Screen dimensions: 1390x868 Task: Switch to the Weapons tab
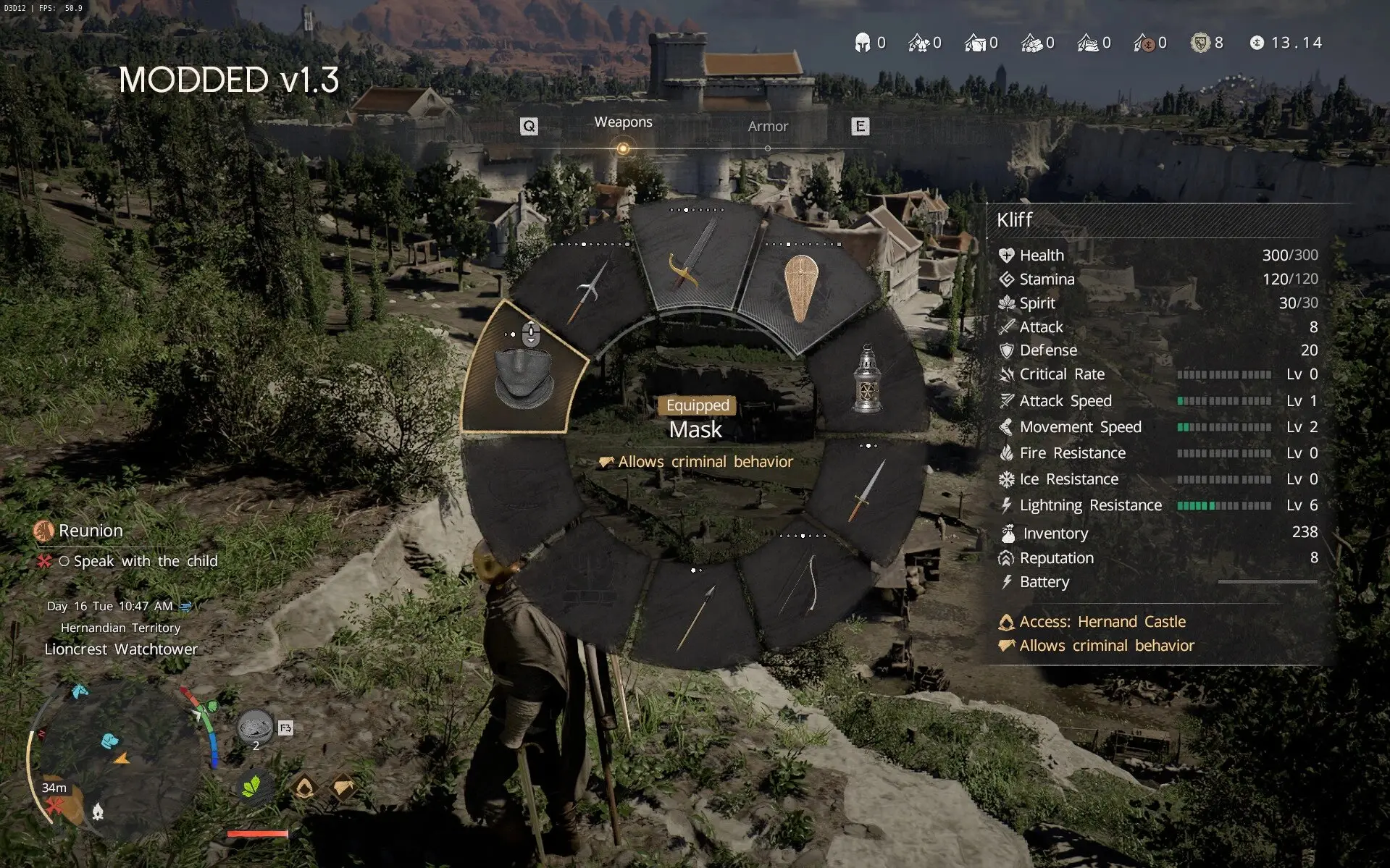point(623,122)
